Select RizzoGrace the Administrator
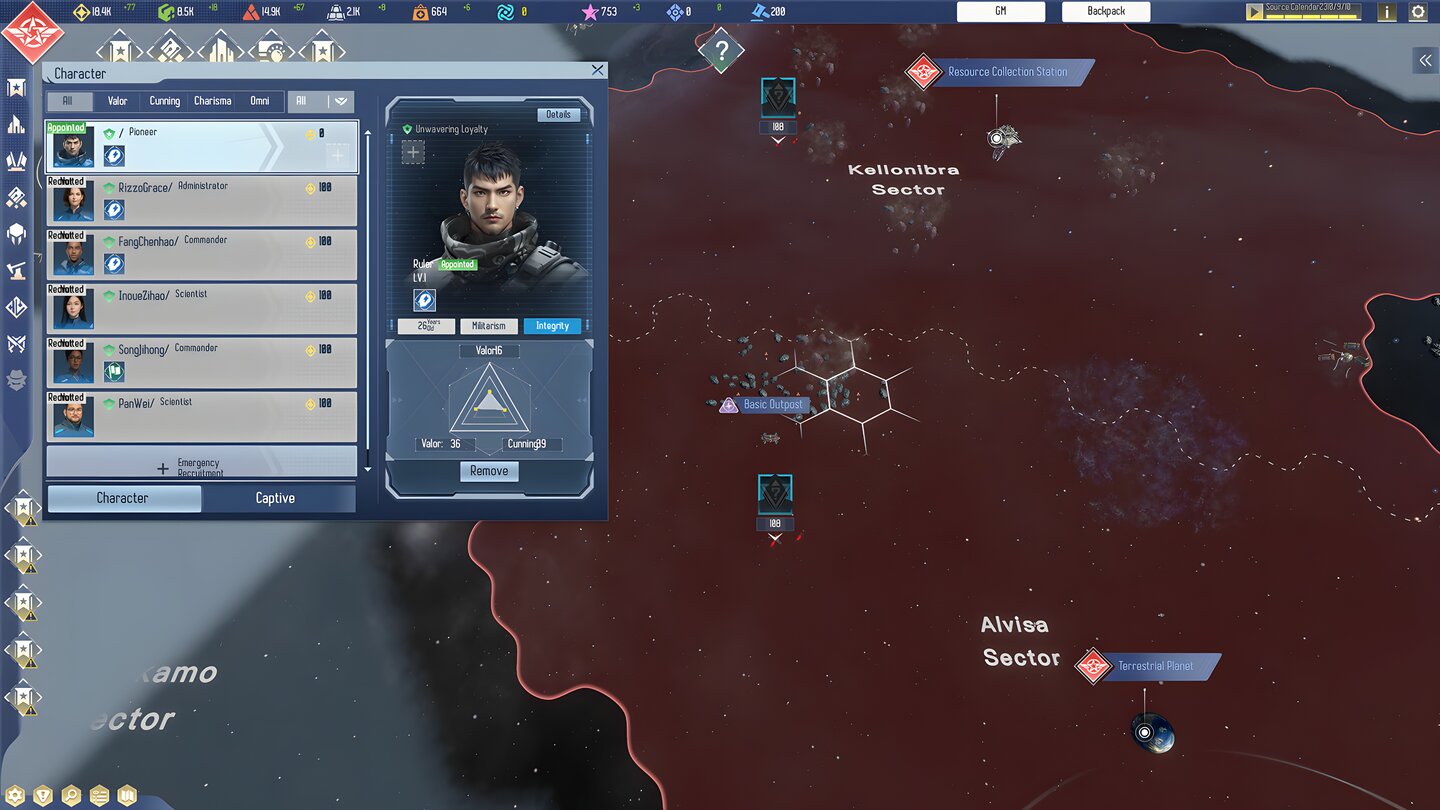Screen dimensions: 1440x810 pyautogui.click(x=201, y=201)
